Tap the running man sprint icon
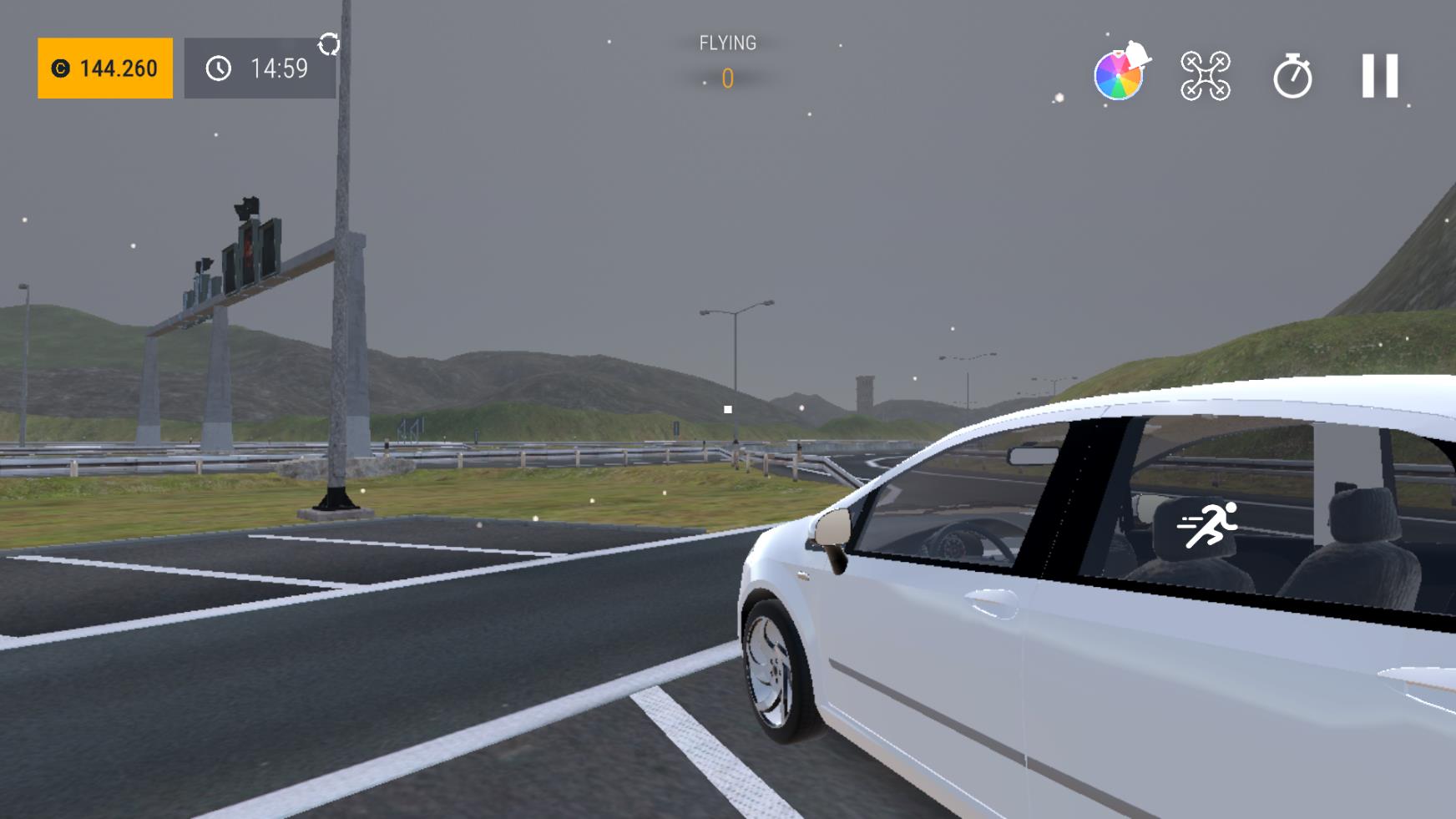Image resolution: width=1456 pixels, height=819 pixels. point(1208,525)
